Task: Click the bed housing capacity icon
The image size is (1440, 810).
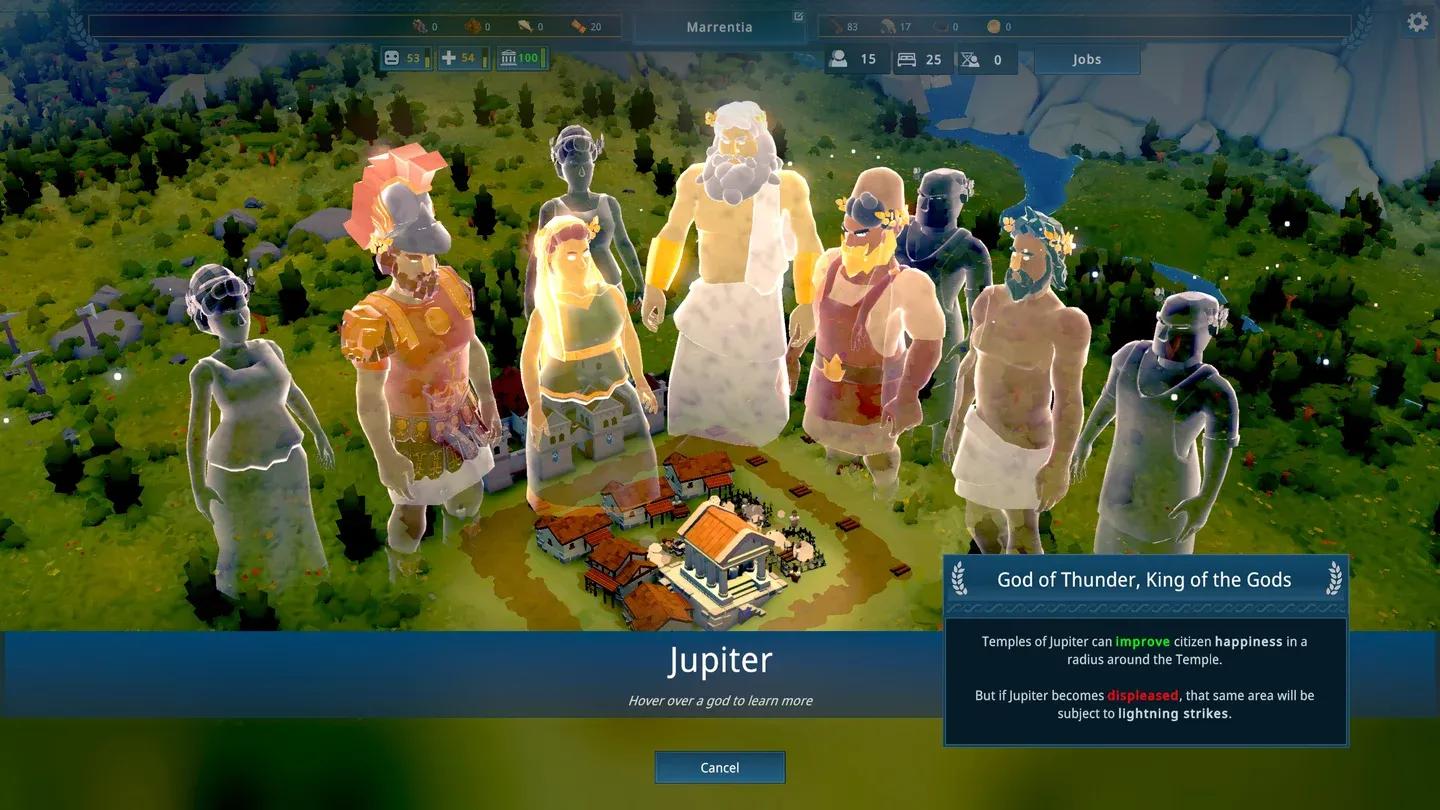Action: (907, 59)
